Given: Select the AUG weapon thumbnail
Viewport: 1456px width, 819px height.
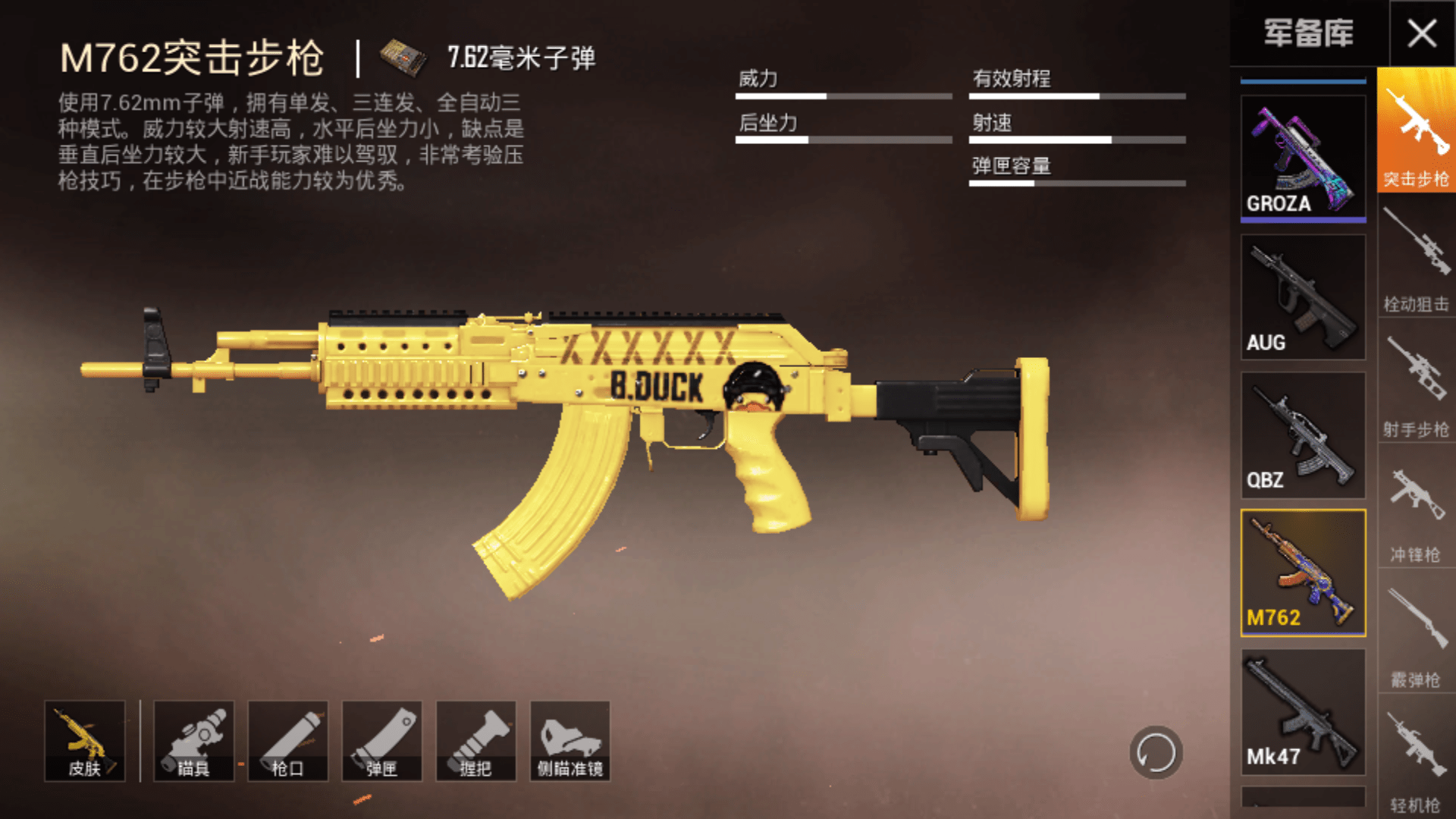Looking at the screenshot, I should point(1301,296).
